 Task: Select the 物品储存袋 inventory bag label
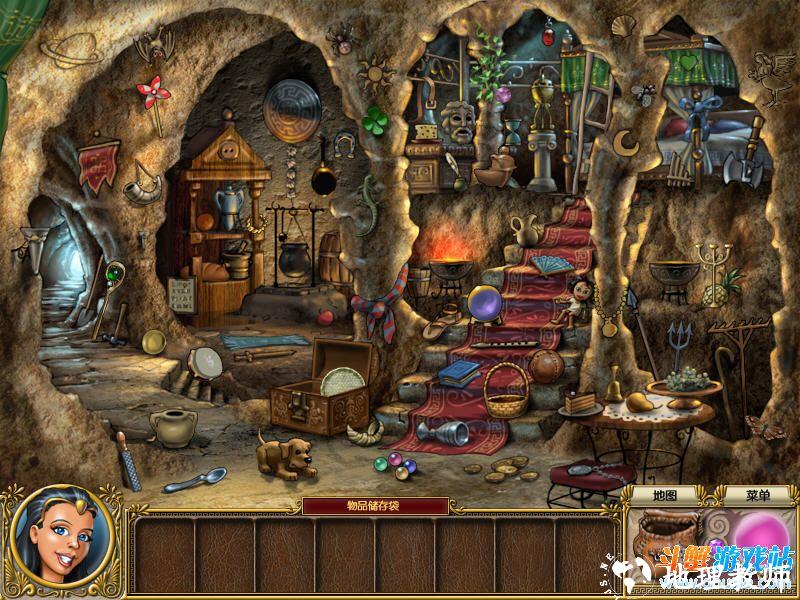click(375, 506)
